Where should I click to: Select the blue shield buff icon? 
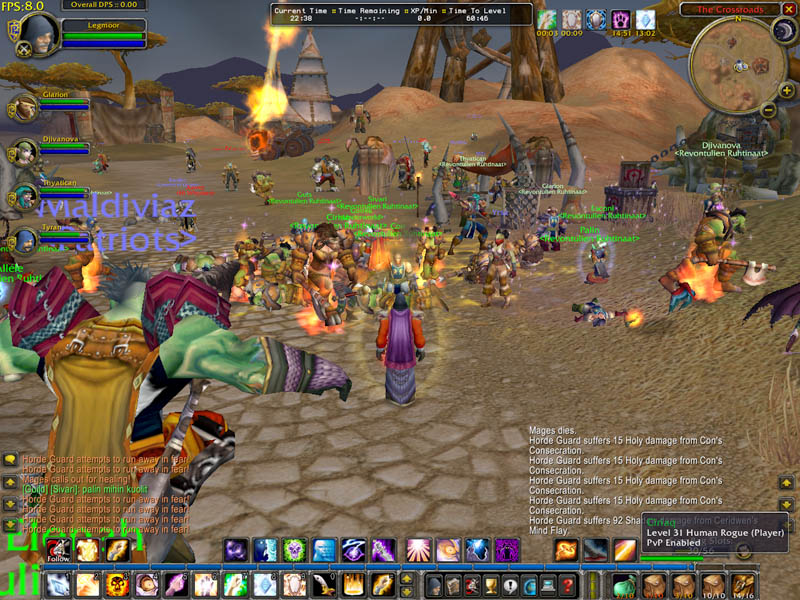tap(596, 19)
